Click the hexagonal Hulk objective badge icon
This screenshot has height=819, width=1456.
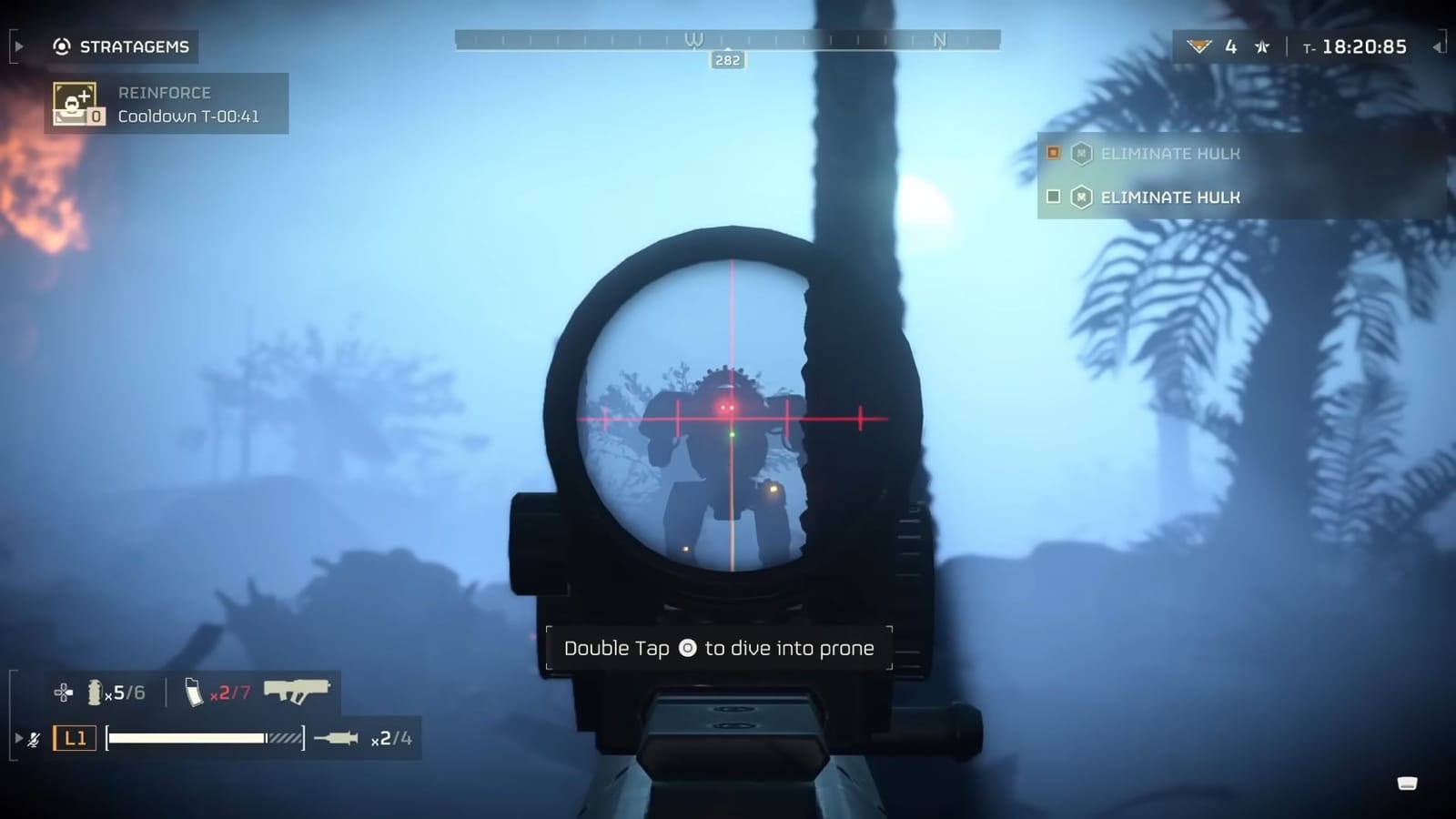point(1082,154)
